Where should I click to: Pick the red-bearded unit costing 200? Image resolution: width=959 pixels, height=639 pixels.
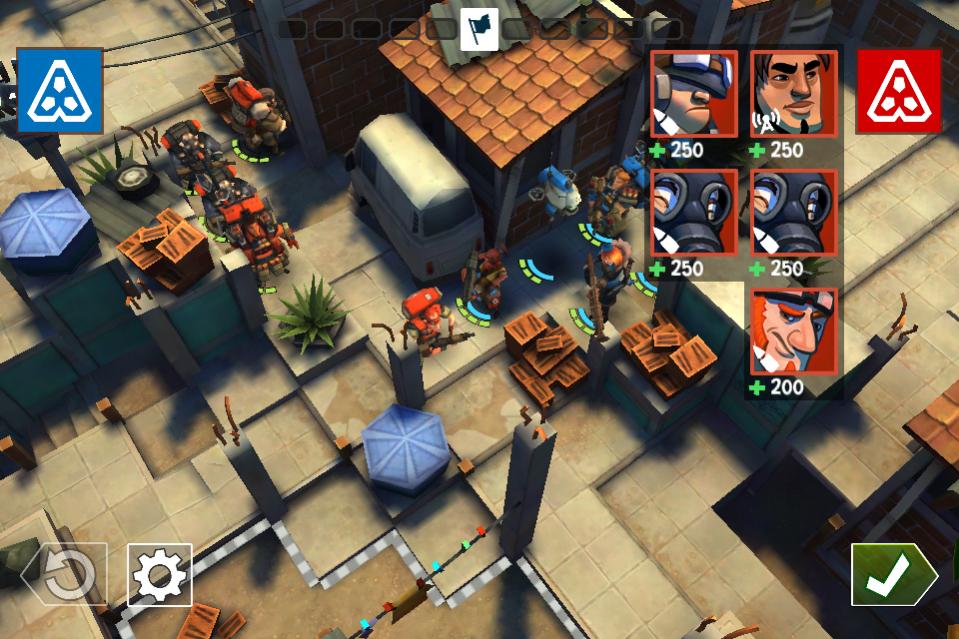pyautogui.click(x=794, y=332)
